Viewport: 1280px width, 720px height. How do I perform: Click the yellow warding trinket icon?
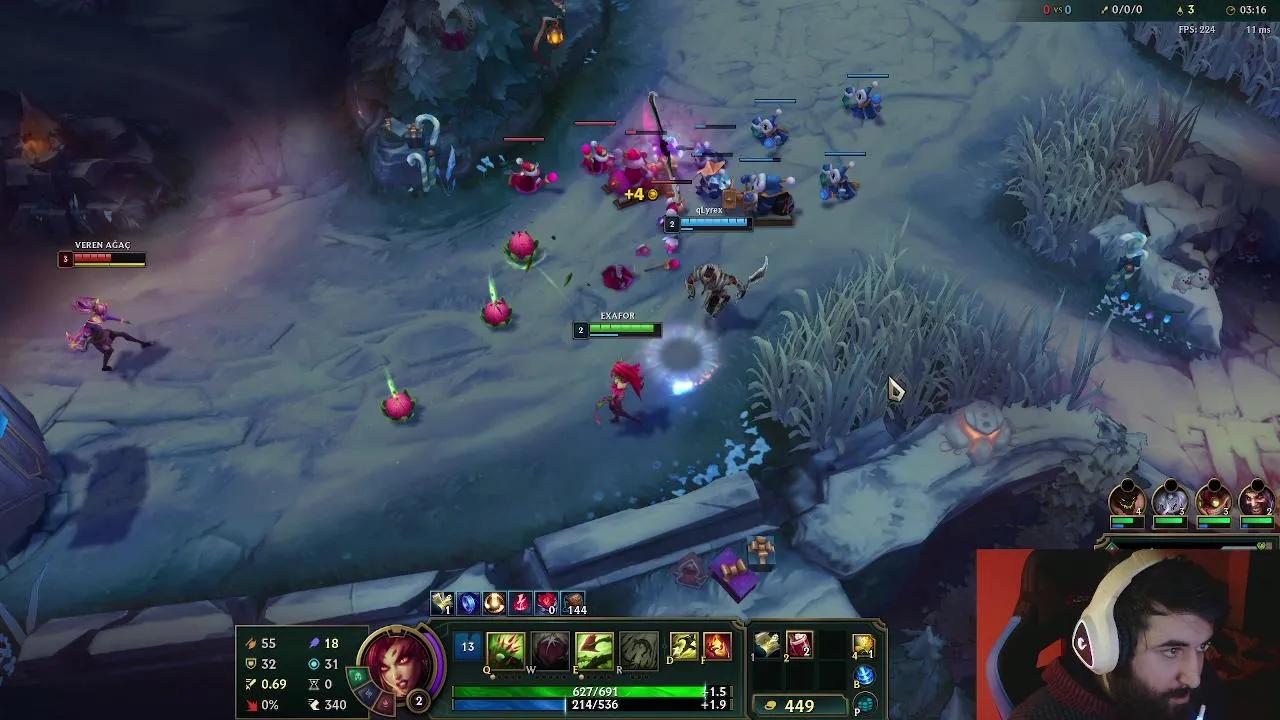[864, 645]
